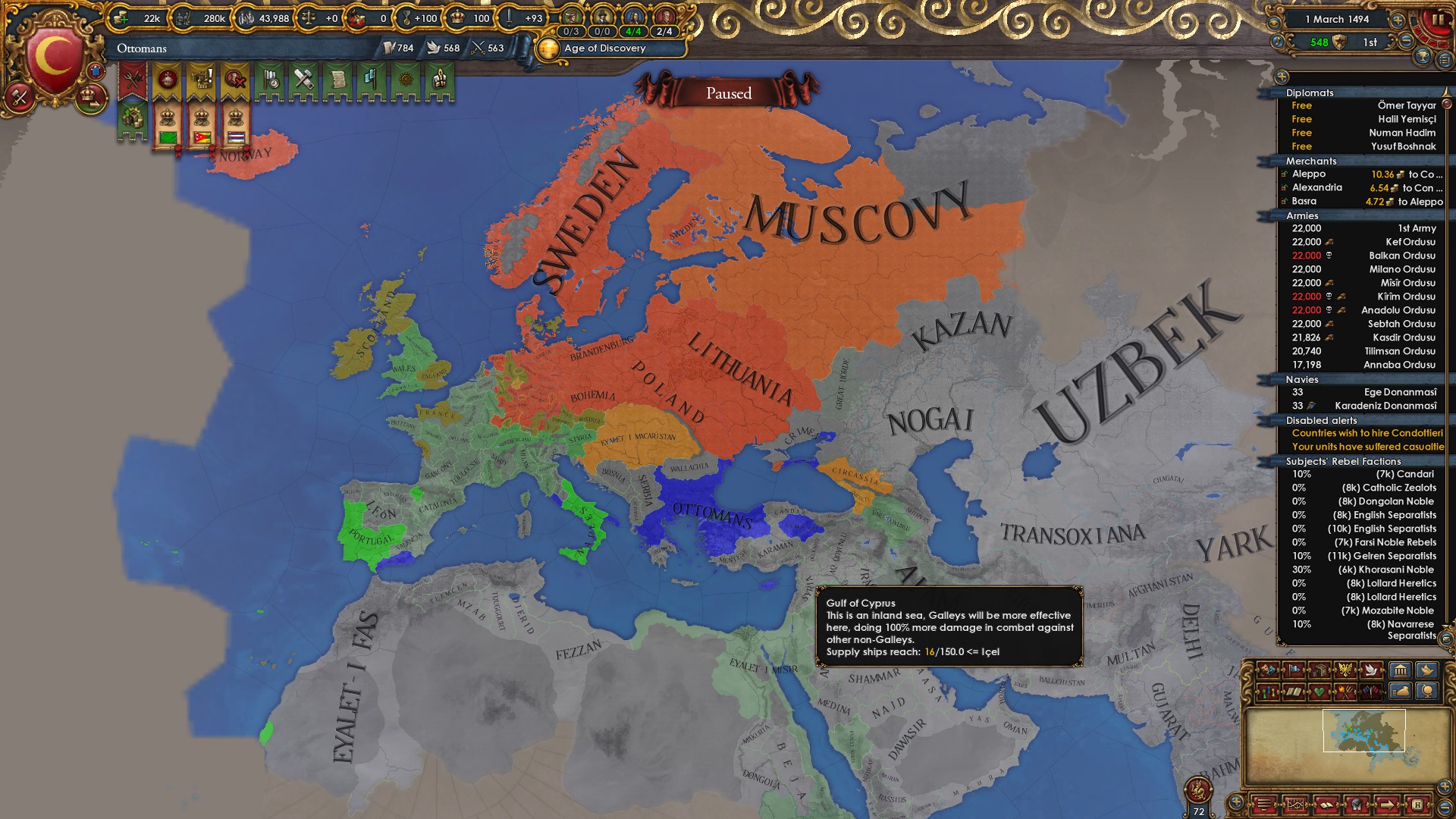Re-enable the Condottieri hiring alert
This screenshot has height=819, width=1456.
(1365, 433)
